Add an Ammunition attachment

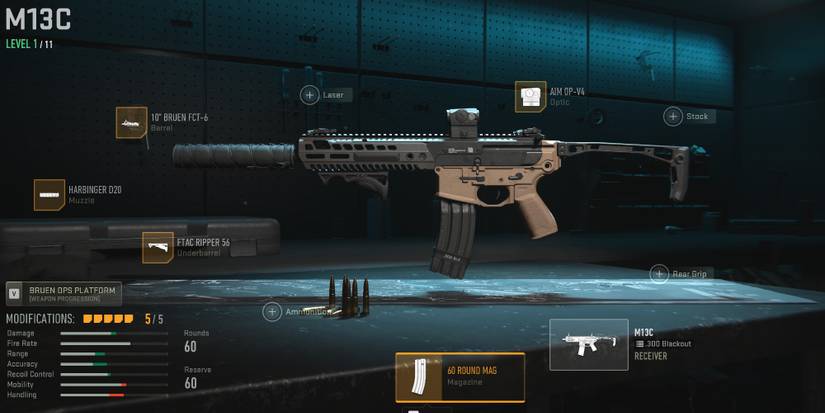pos(272,312)
